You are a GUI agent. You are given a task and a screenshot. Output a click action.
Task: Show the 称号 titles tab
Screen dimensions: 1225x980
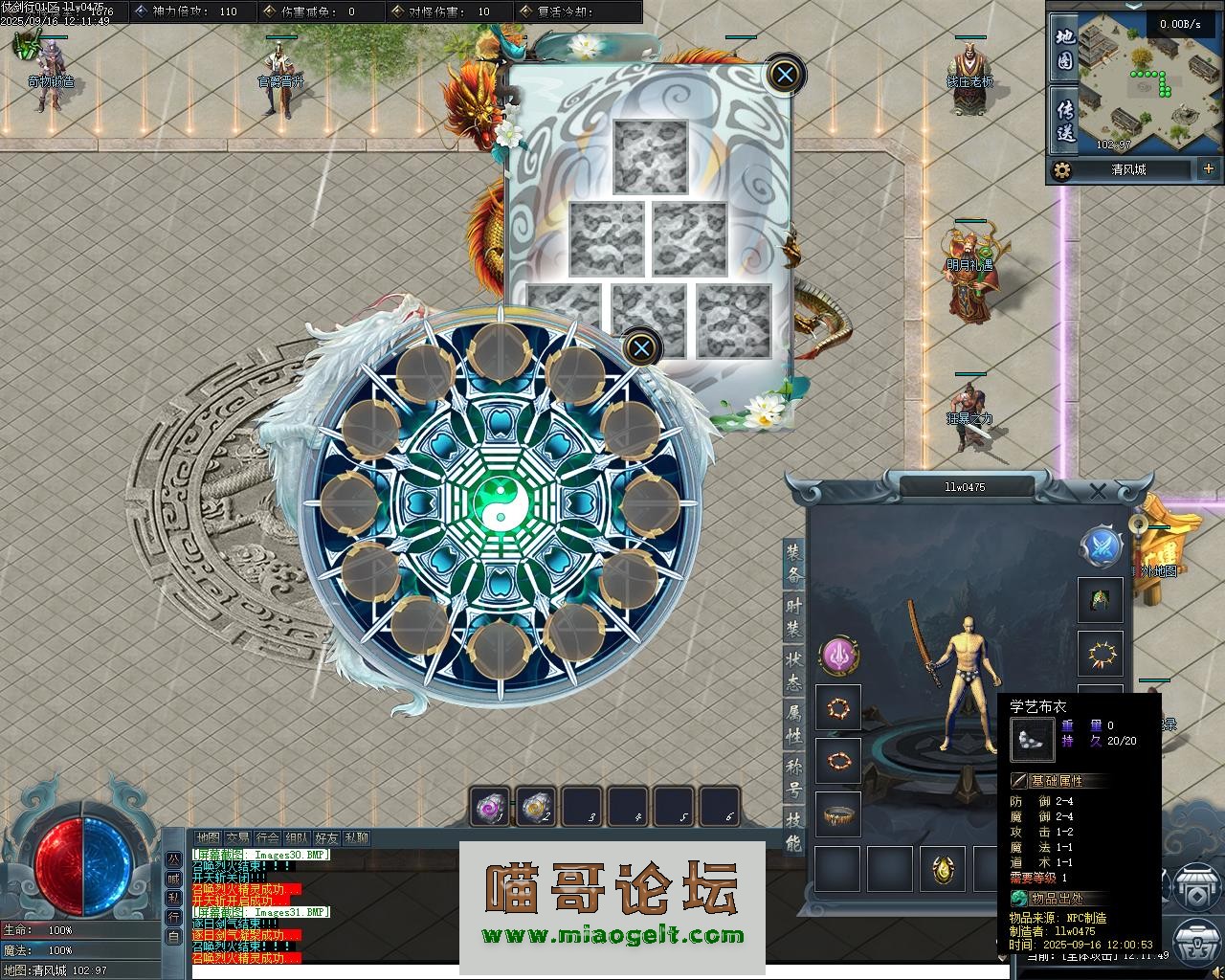click(794, 776)
